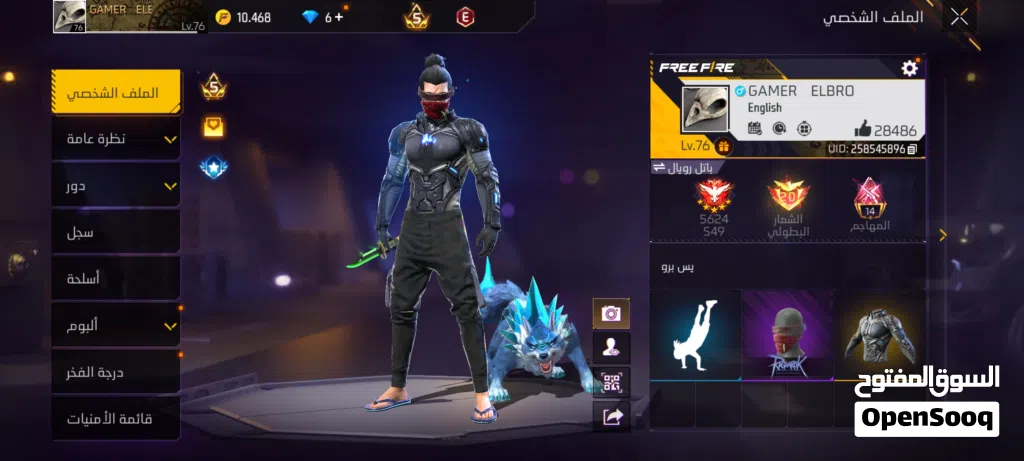This screenshot has height=461, width=1024.
Task: Open the skull avatar in the banner
Action: coord(705,109)
